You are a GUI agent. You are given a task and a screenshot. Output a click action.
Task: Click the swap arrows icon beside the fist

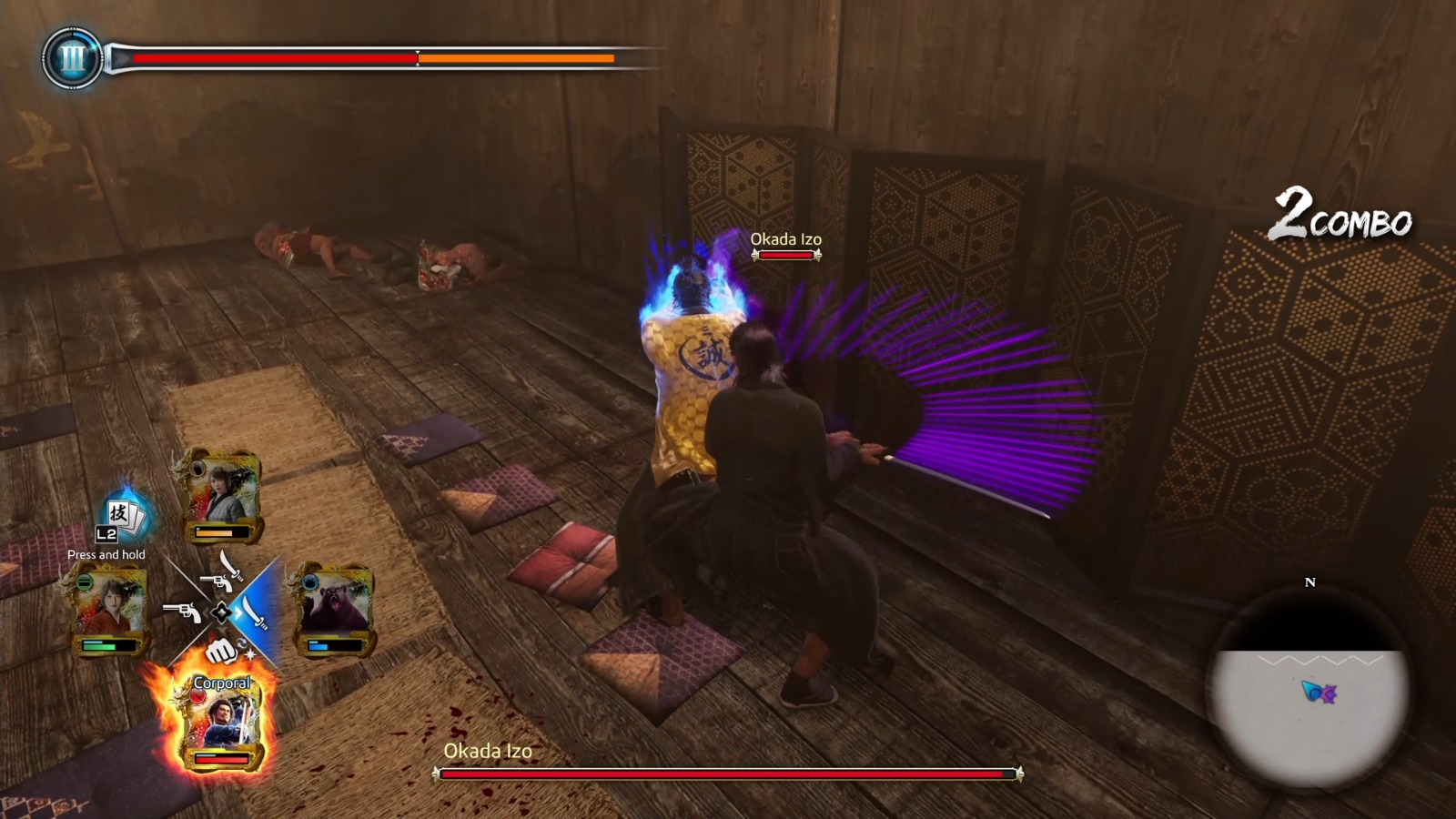(242, 643)
